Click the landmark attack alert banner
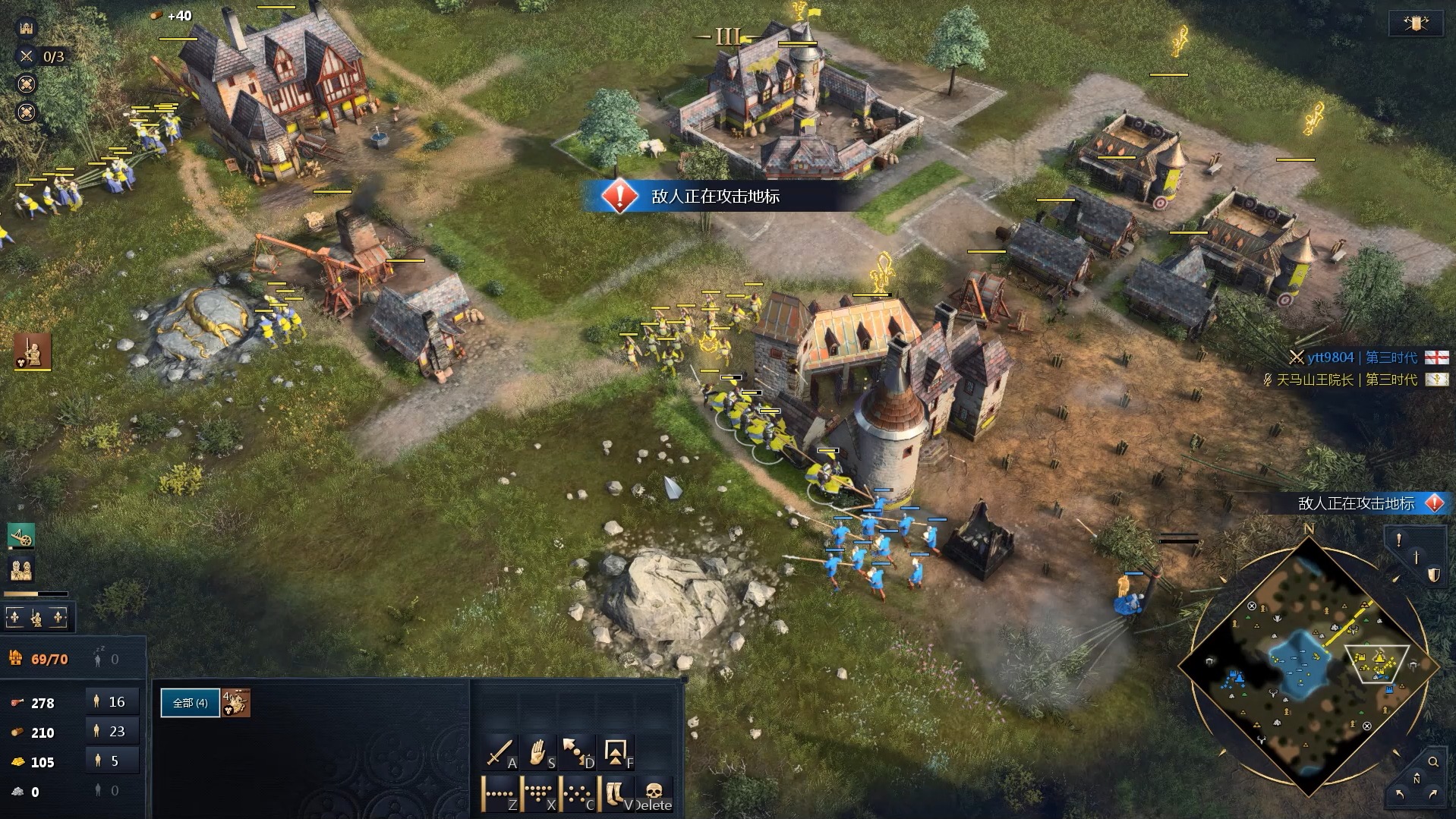The image size is (1456, 819). pyautogui.click(x=714, y=197)
